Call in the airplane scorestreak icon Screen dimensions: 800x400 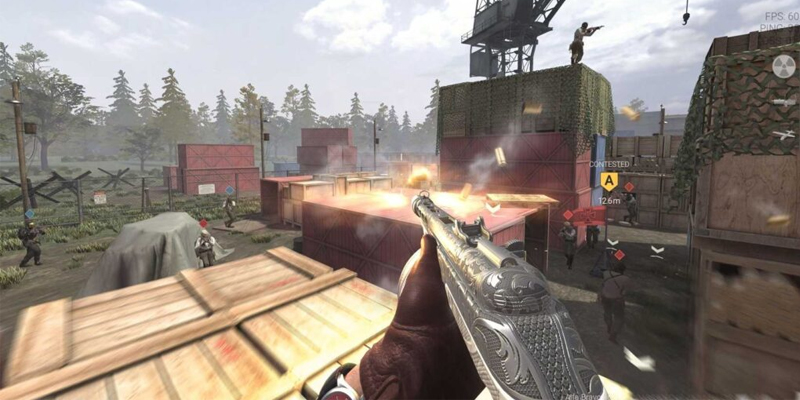(784, 133)
